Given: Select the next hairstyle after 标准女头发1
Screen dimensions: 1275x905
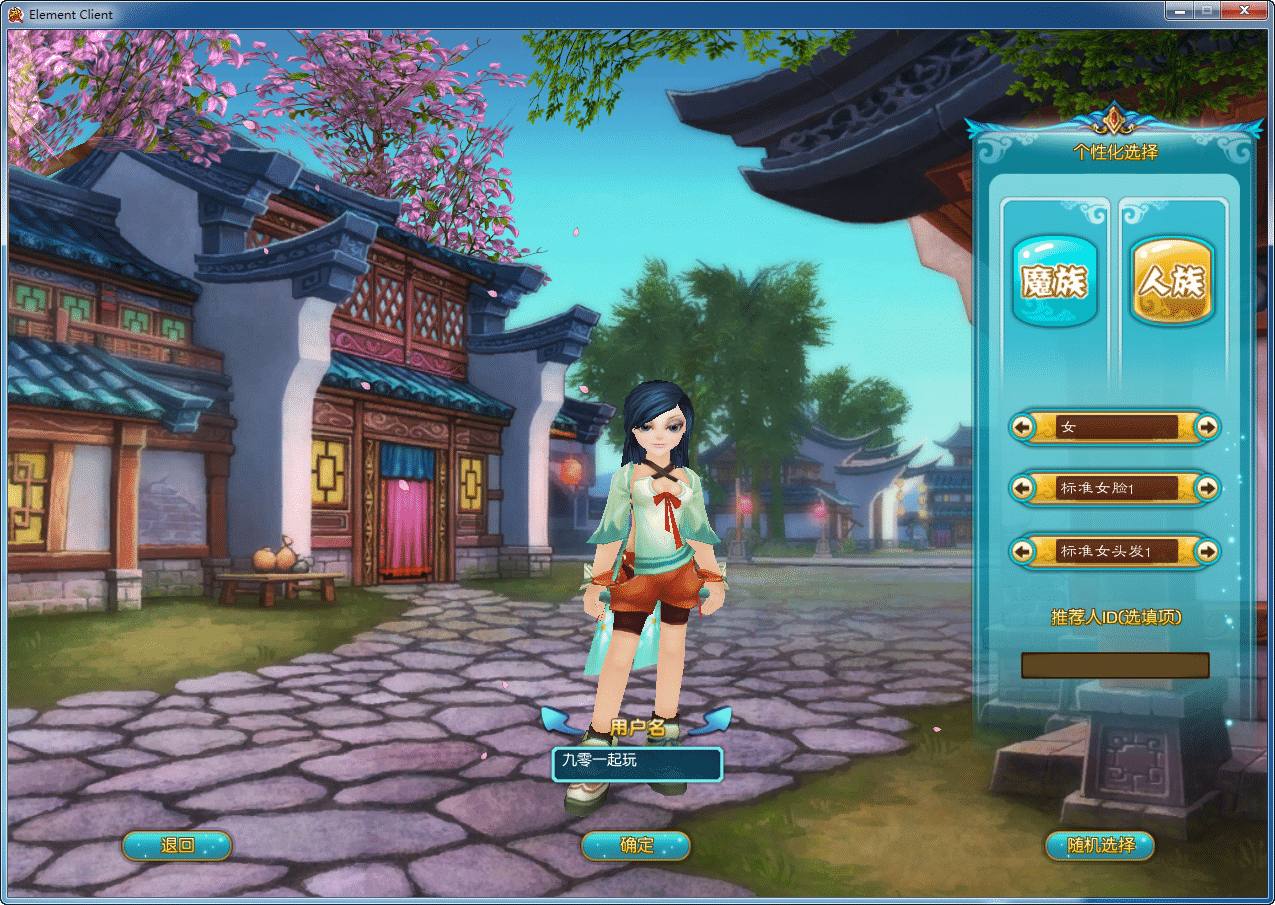Looking at the screenshot, I should 1208,550.
